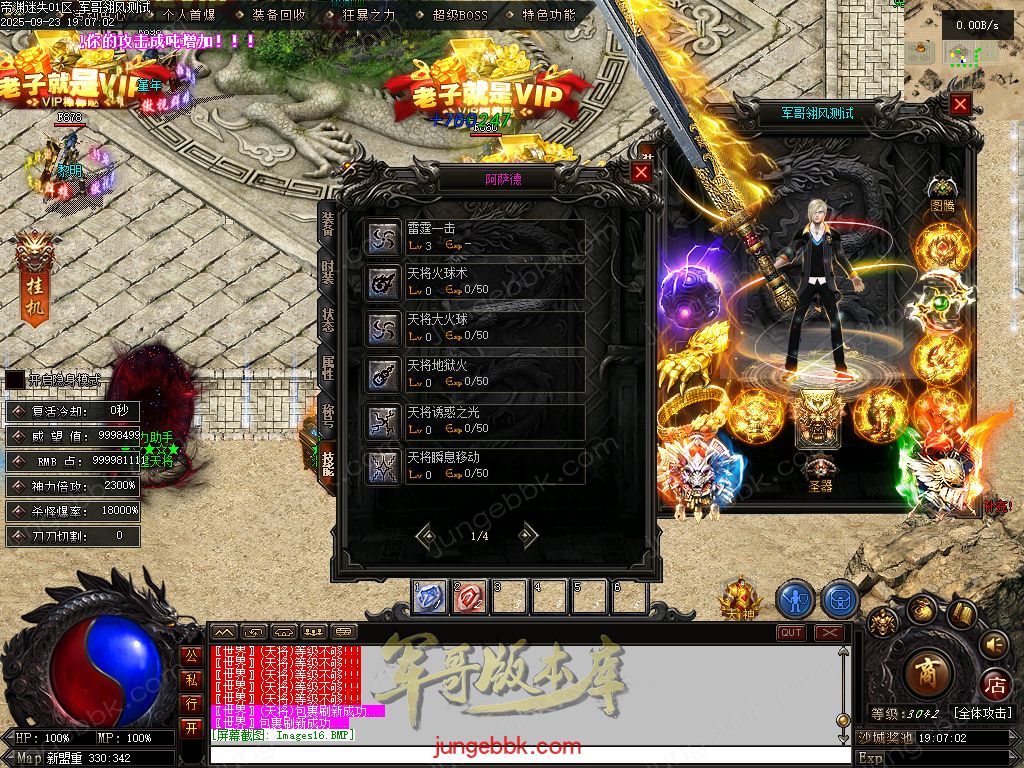Close the 军哥翔风测试 character panel

[x=960, y=104]
